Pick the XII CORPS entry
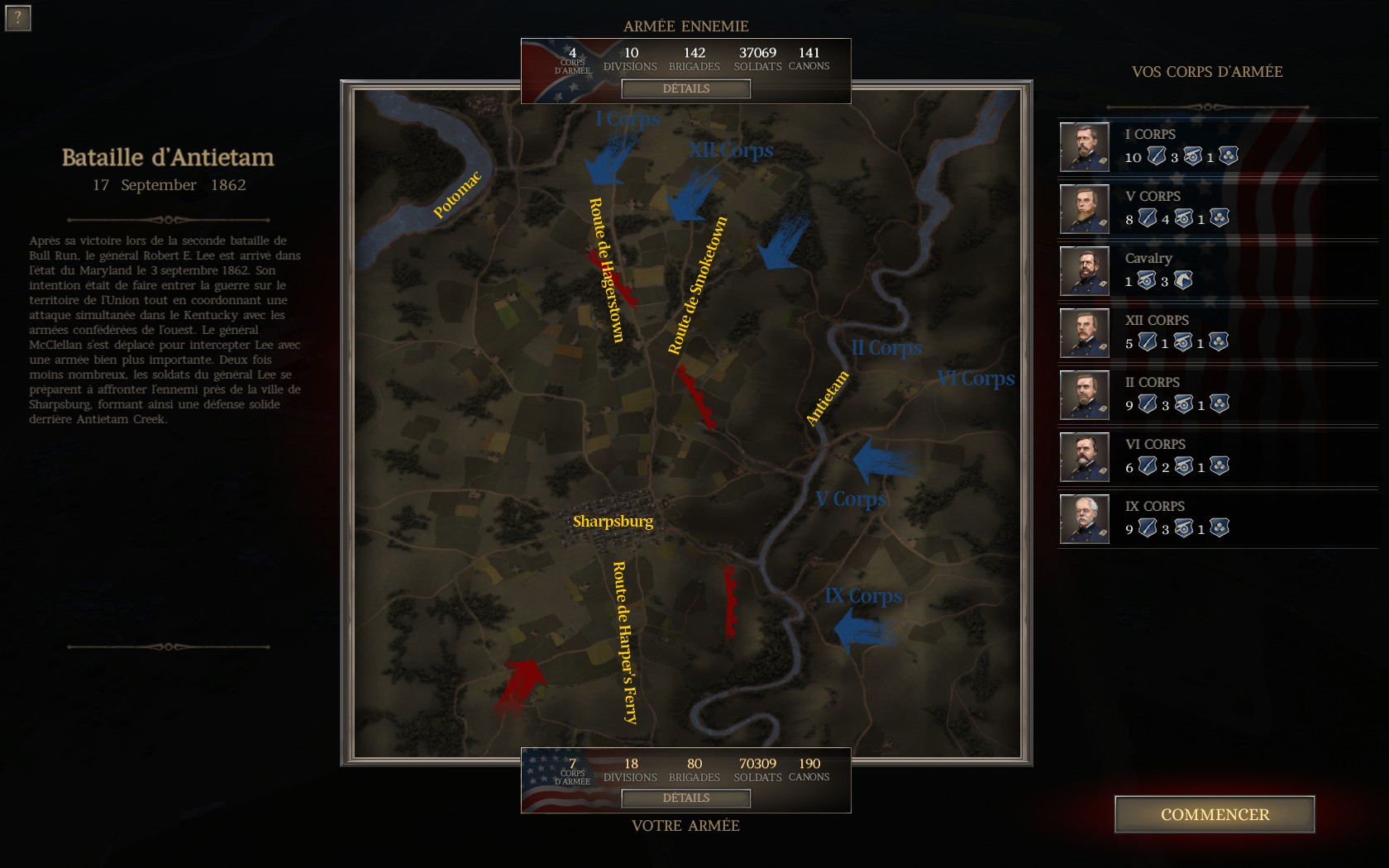The width and height of the screenshot is (1389, 868). 1215,333
